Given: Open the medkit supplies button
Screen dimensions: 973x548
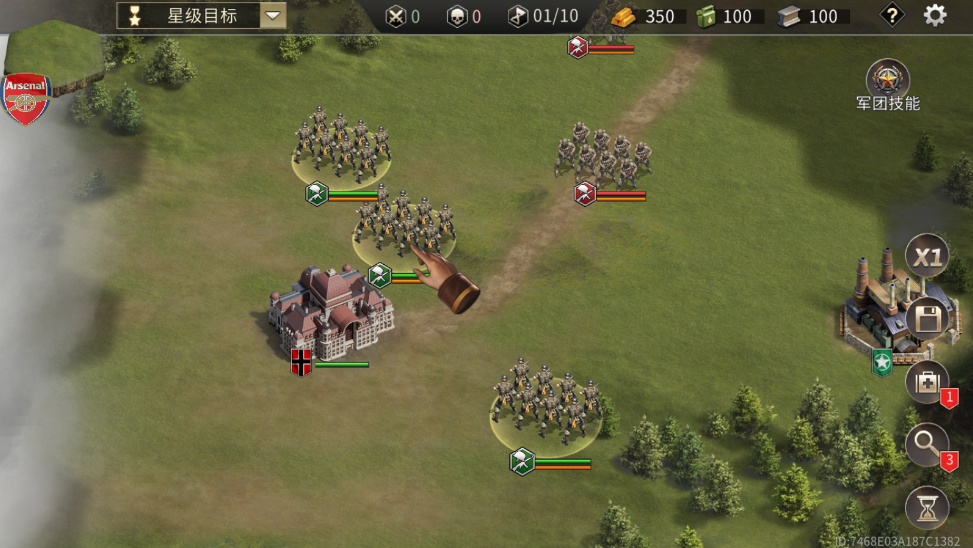Looking at the screenshot, I should pyautogui.click(x=927, y=382).
